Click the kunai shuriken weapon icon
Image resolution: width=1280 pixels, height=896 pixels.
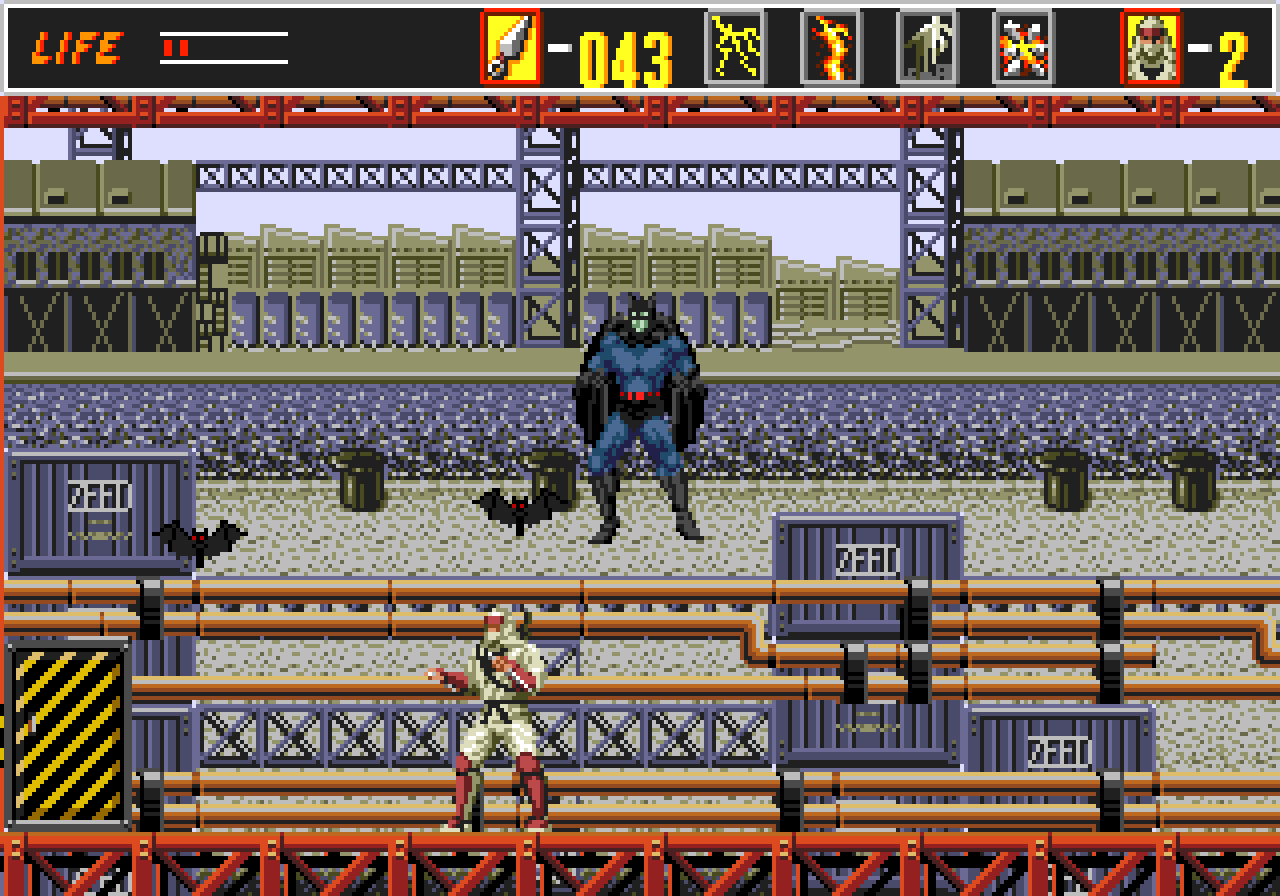[510, 47]
